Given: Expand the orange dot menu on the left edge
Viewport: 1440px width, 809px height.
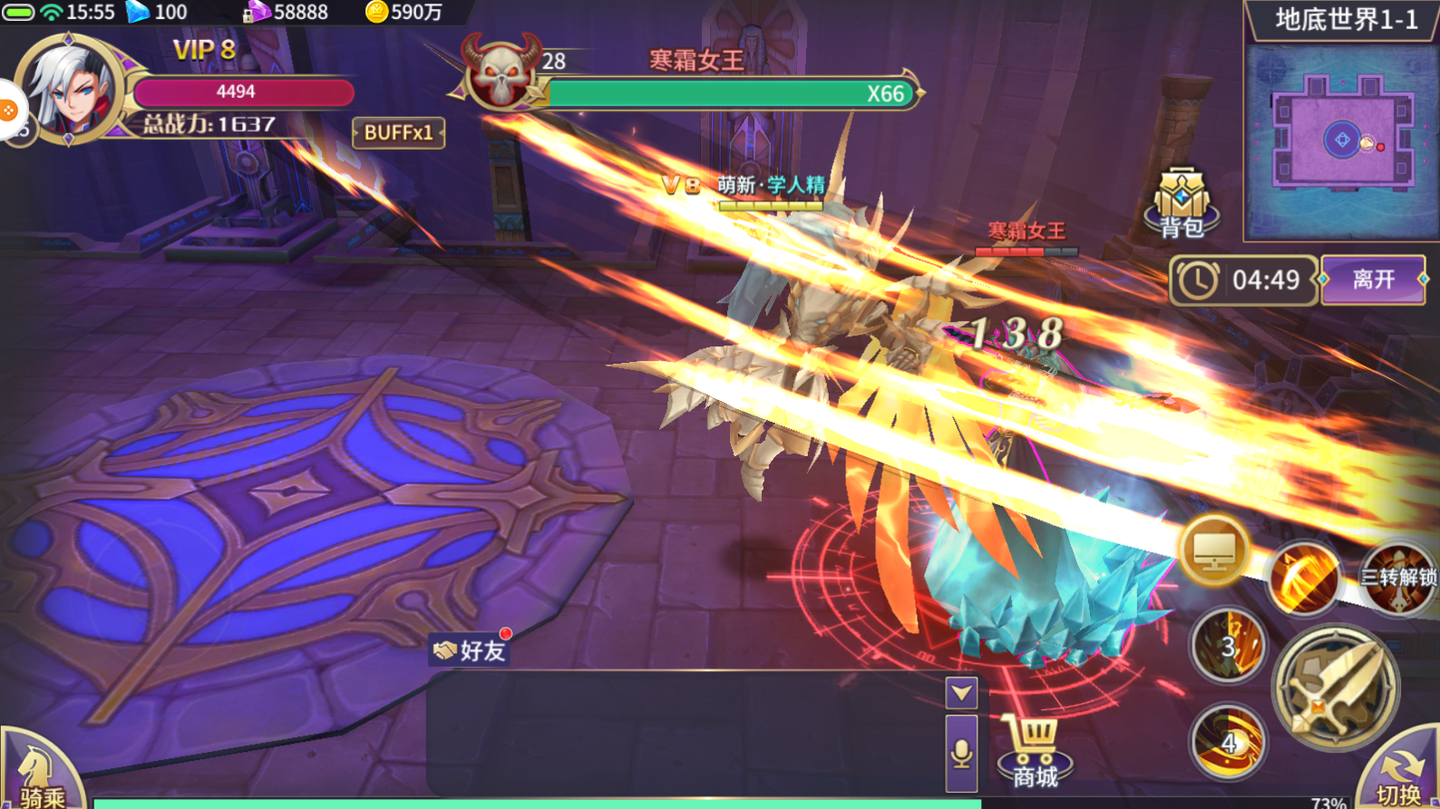Looking at the screenshot, I should click(10, 110).
